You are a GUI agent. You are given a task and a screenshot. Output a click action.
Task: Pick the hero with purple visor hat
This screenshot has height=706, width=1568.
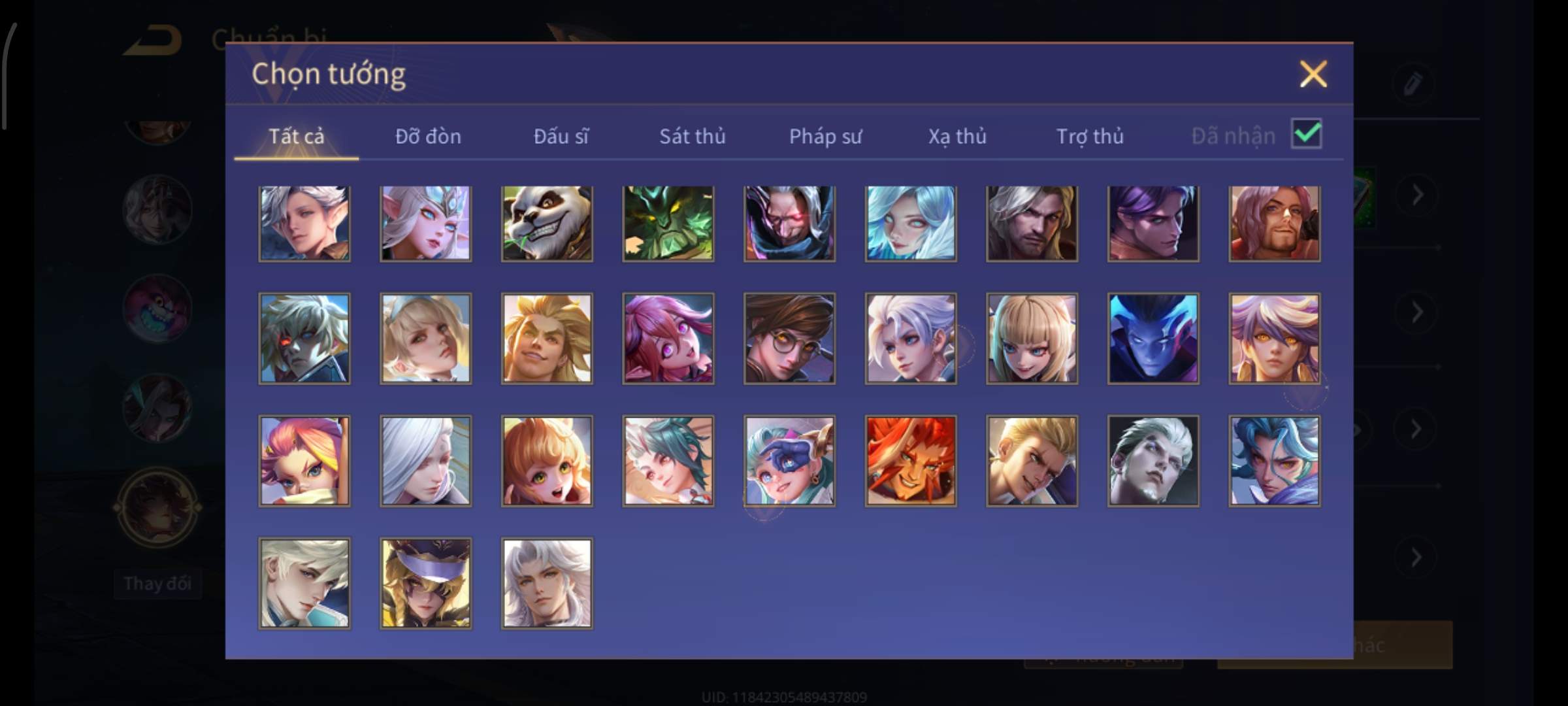[x=425, y=583]
